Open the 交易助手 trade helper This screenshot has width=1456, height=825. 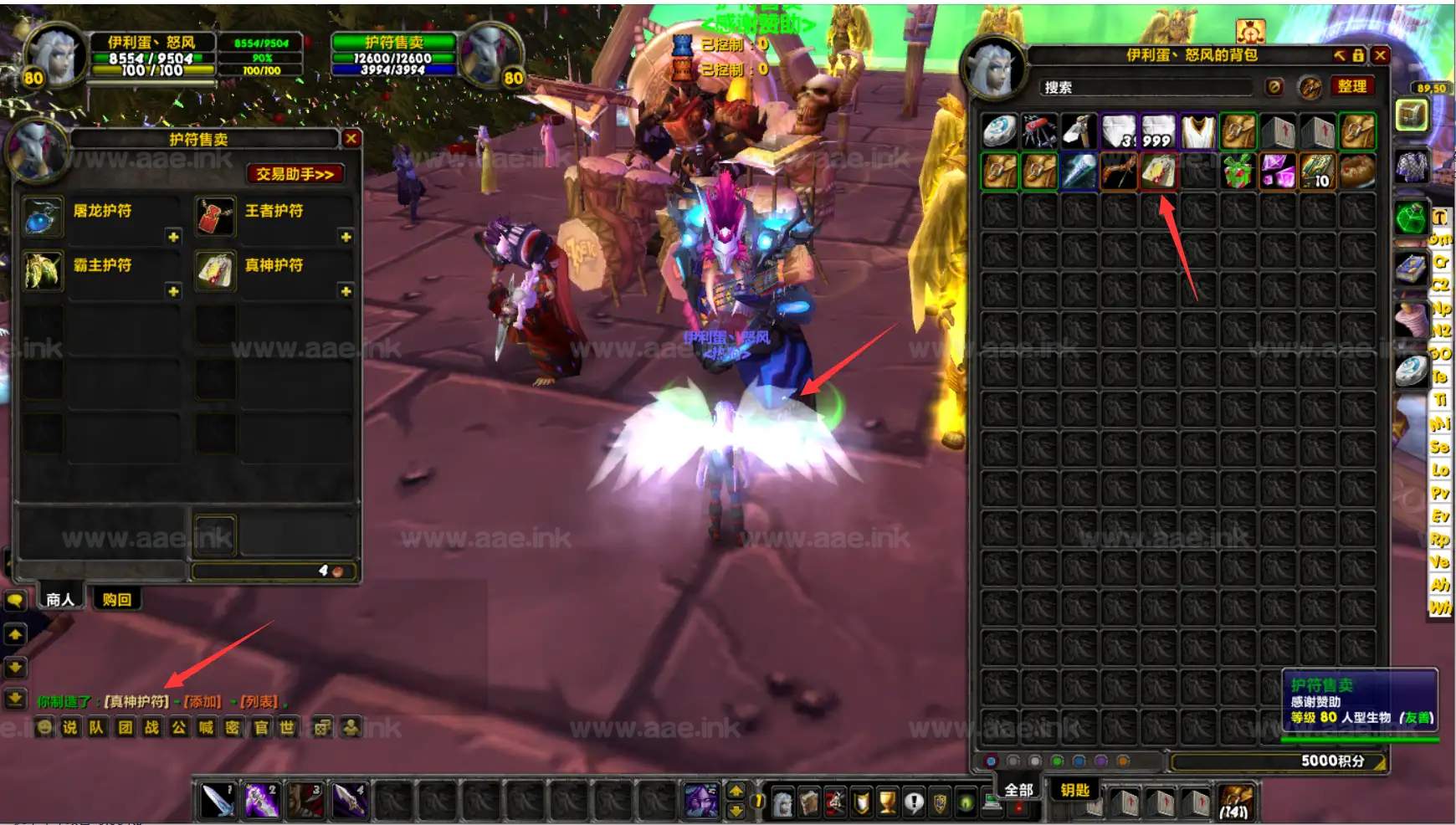coord(295,174)
